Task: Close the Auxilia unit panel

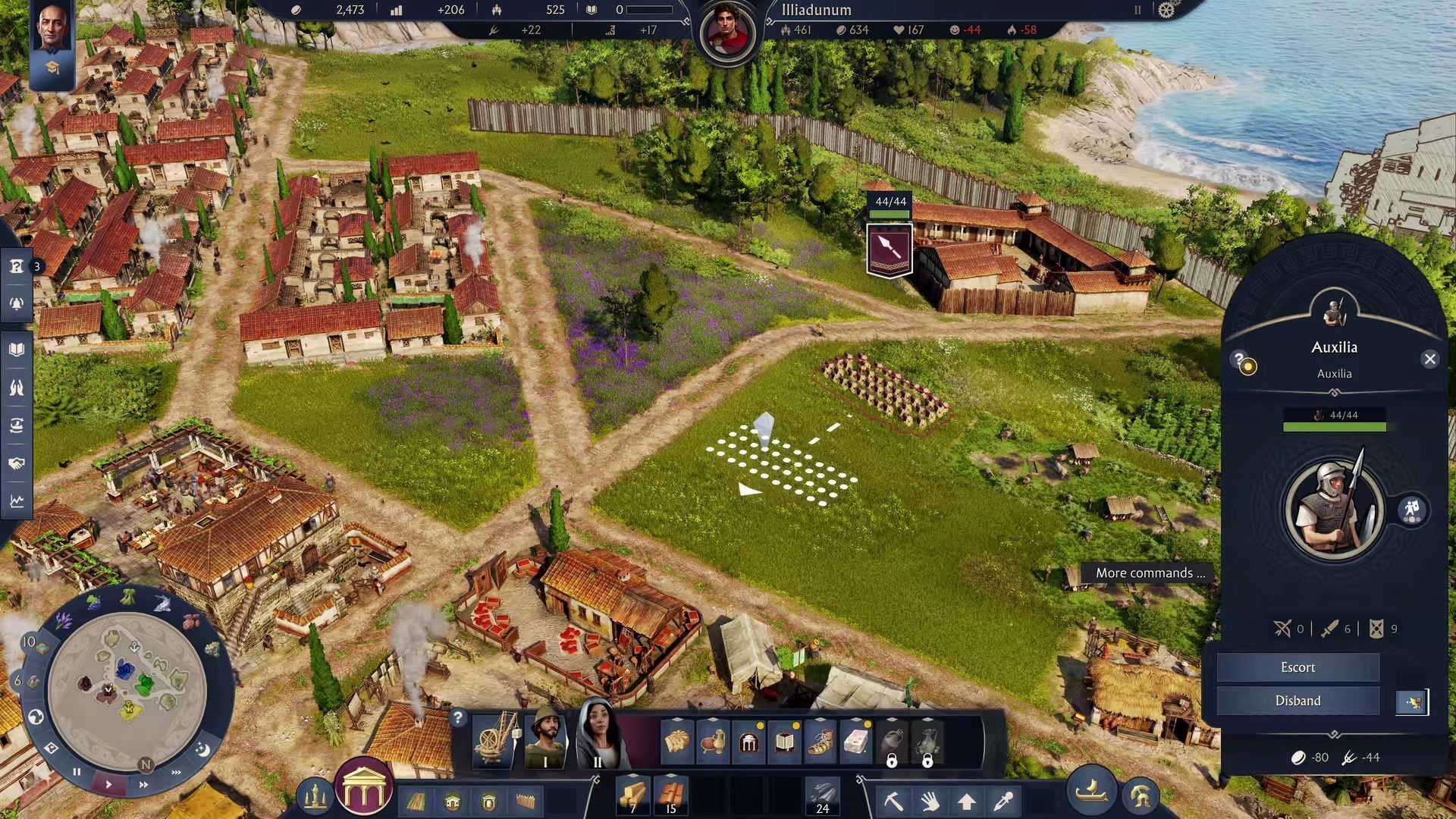Action: (x=1429, y=359)
